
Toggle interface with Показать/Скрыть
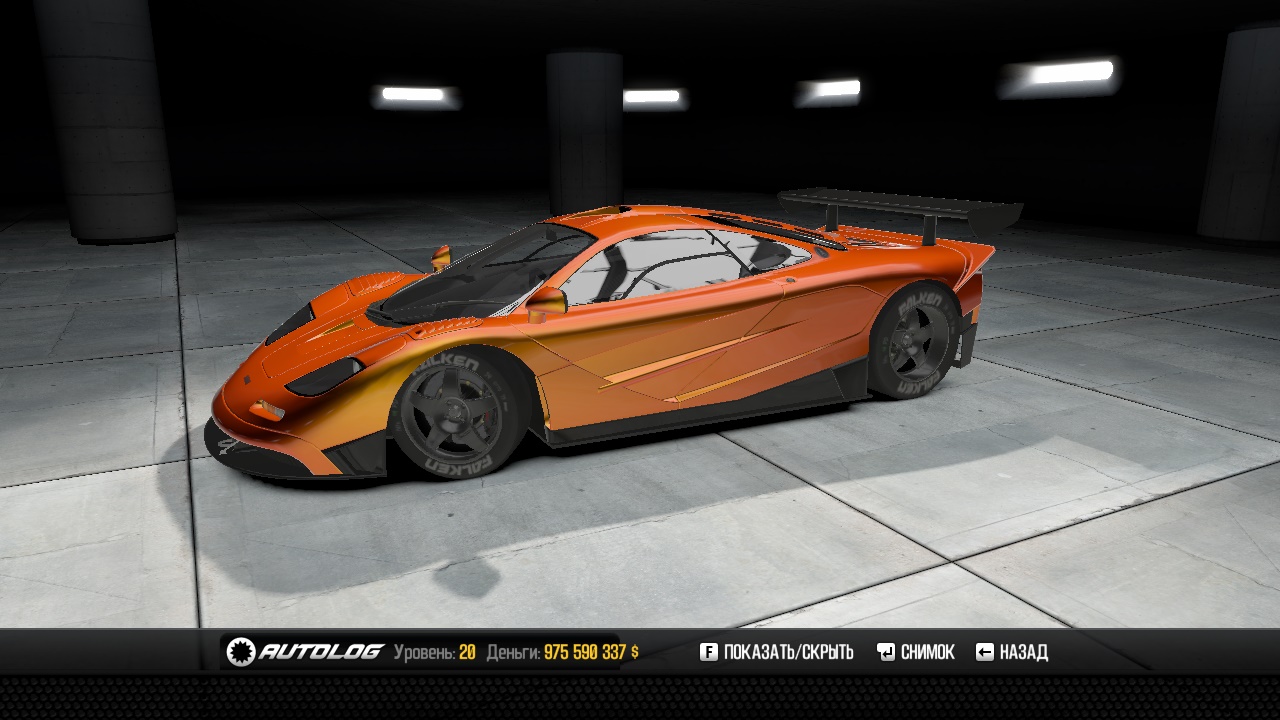(776, 652)
